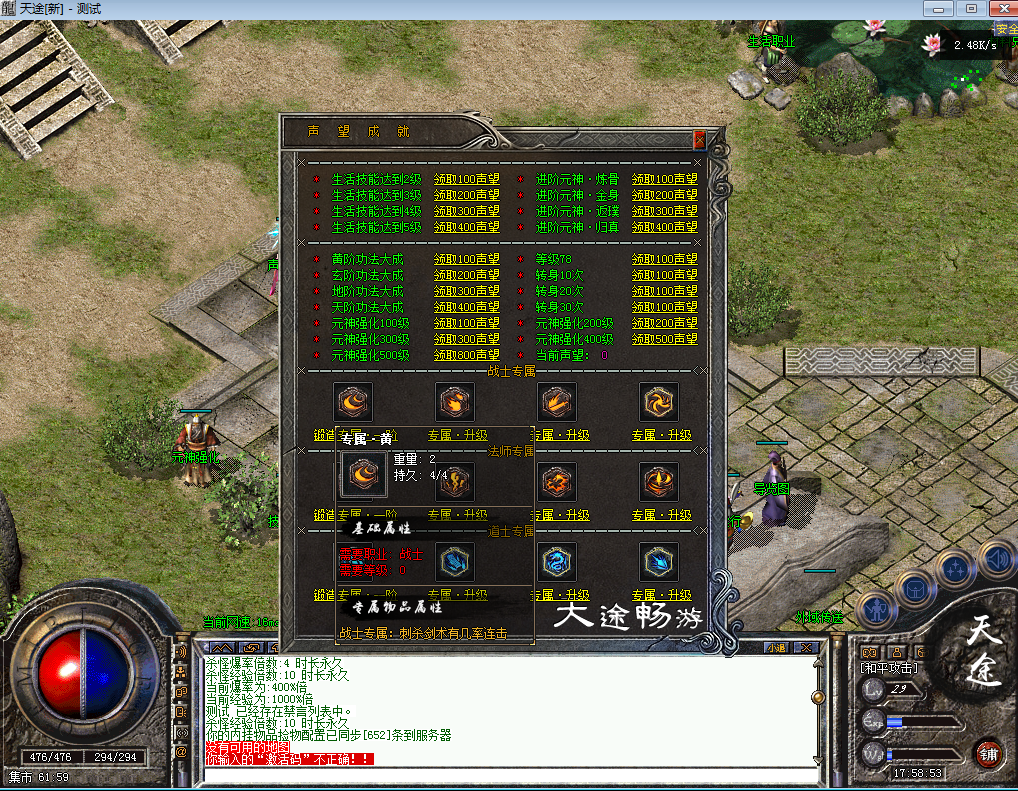Claim 100 reputation for 等级78
This screenshot has height=791, width=1018.
664,260
